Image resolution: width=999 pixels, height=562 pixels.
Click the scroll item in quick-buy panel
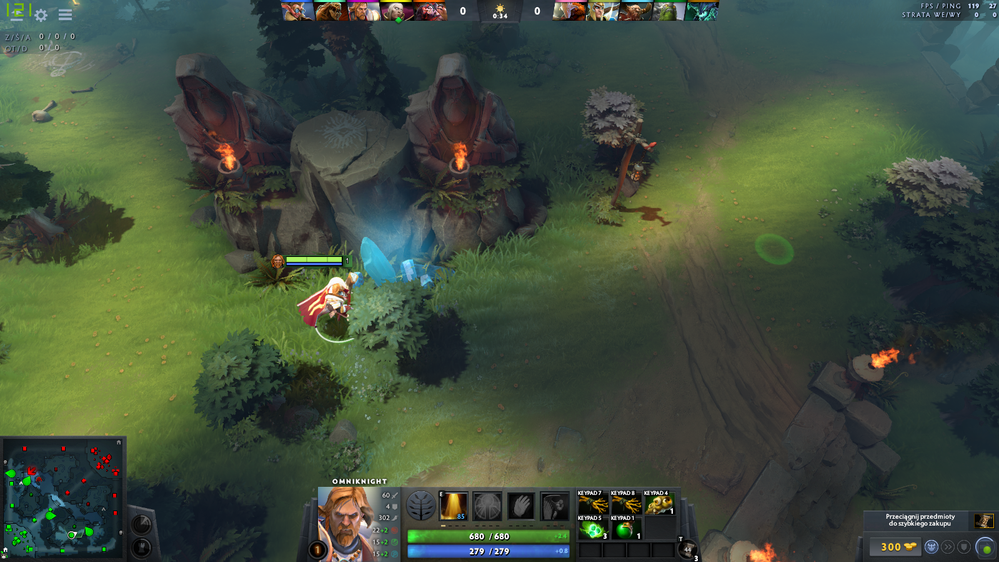point(984,522)
